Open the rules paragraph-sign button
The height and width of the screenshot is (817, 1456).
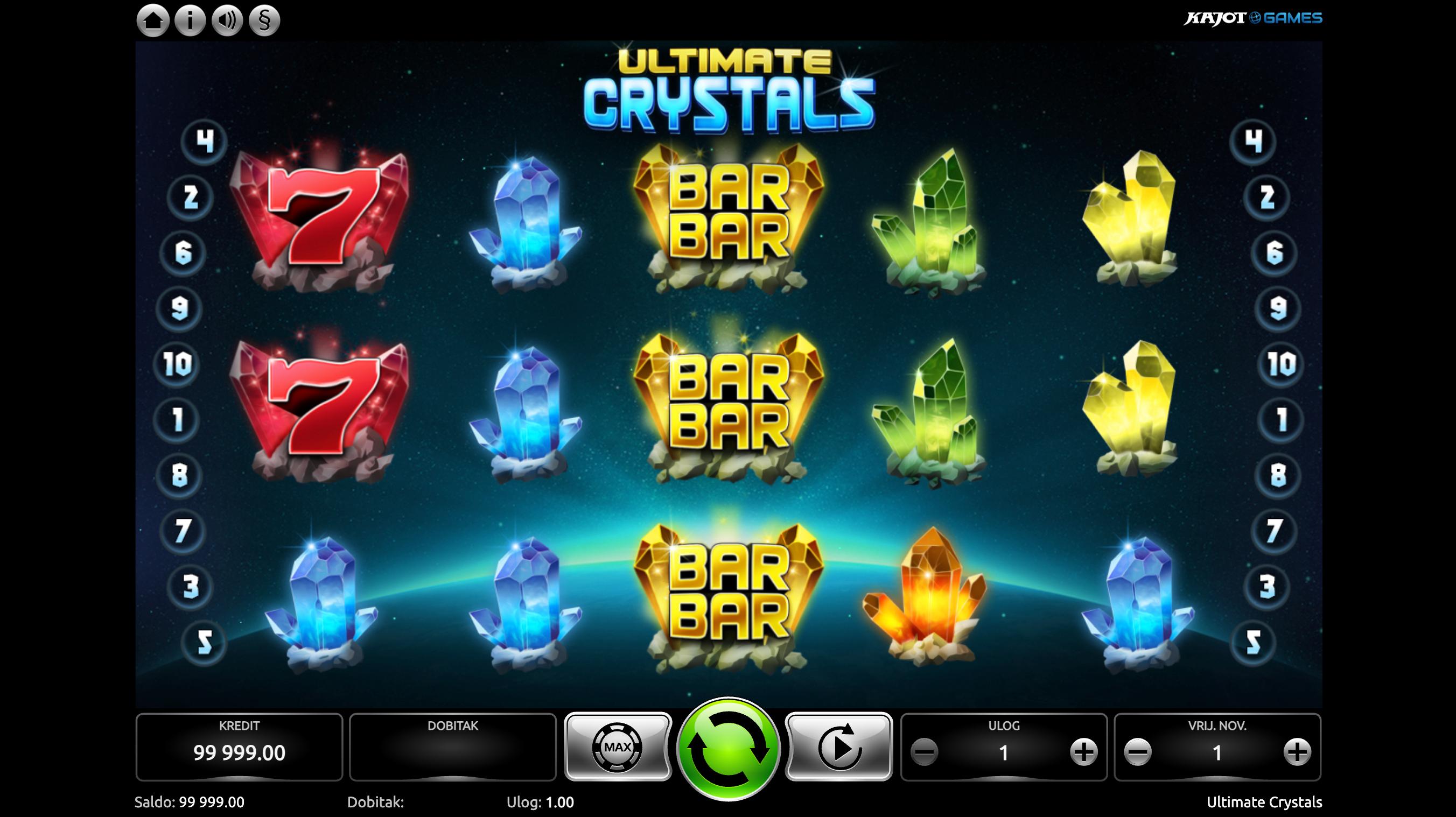tap(264, 22)
